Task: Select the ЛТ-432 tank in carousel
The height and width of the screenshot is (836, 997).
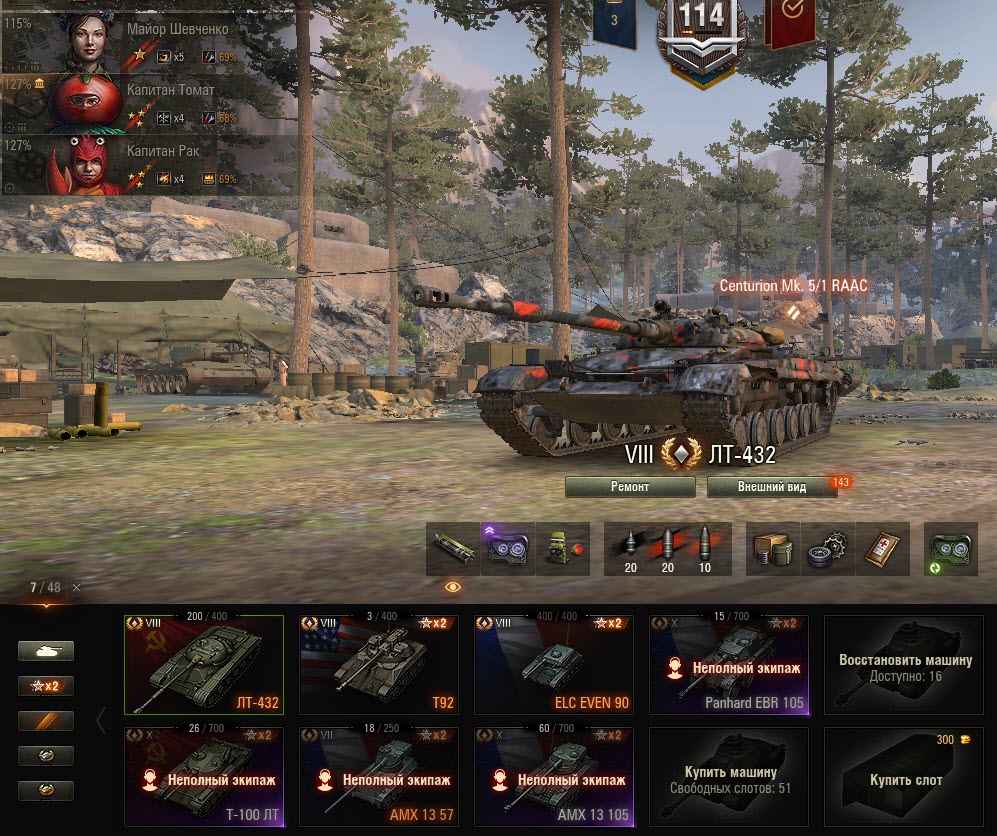Action: pyautogui.click(x=204, y=664)
